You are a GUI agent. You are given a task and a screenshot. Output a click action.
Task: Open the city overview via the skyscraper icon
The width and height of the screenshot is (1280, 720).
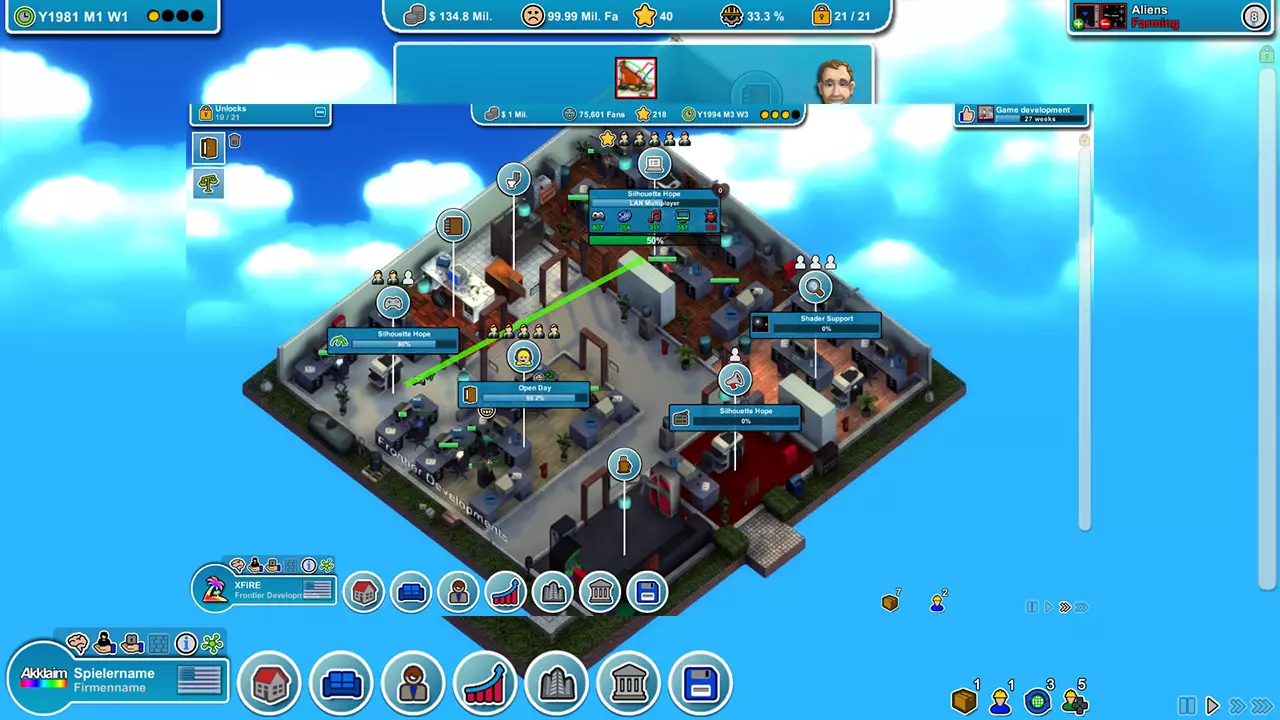tap(557, 683)
